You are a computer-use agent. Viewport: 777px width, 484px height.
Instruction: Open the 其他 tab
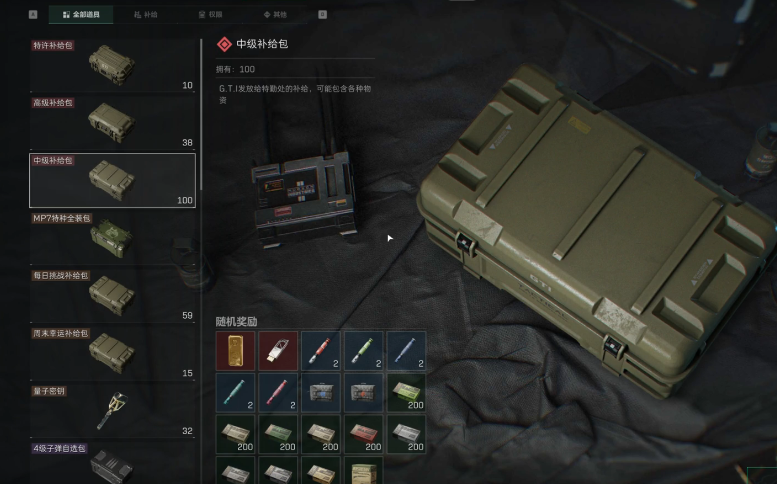tap(274, 15)
